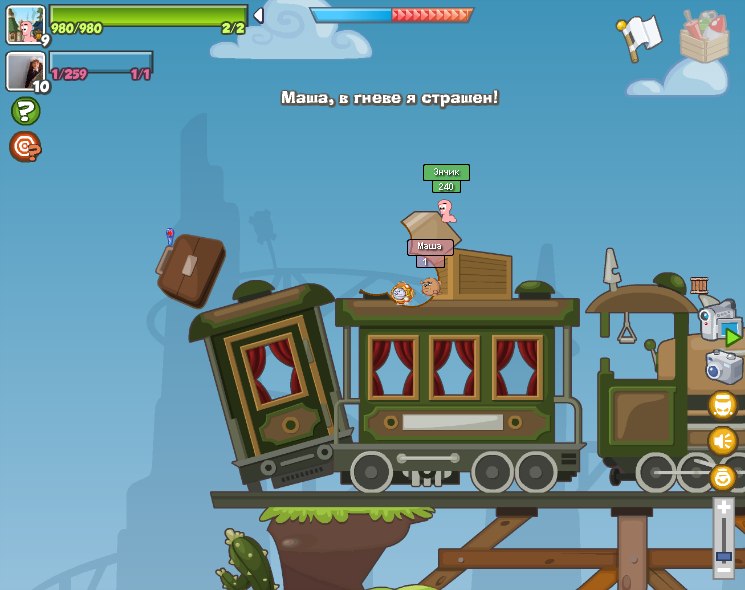Open the green question mark help button
The image size is (745, 590).
(25, 111)
